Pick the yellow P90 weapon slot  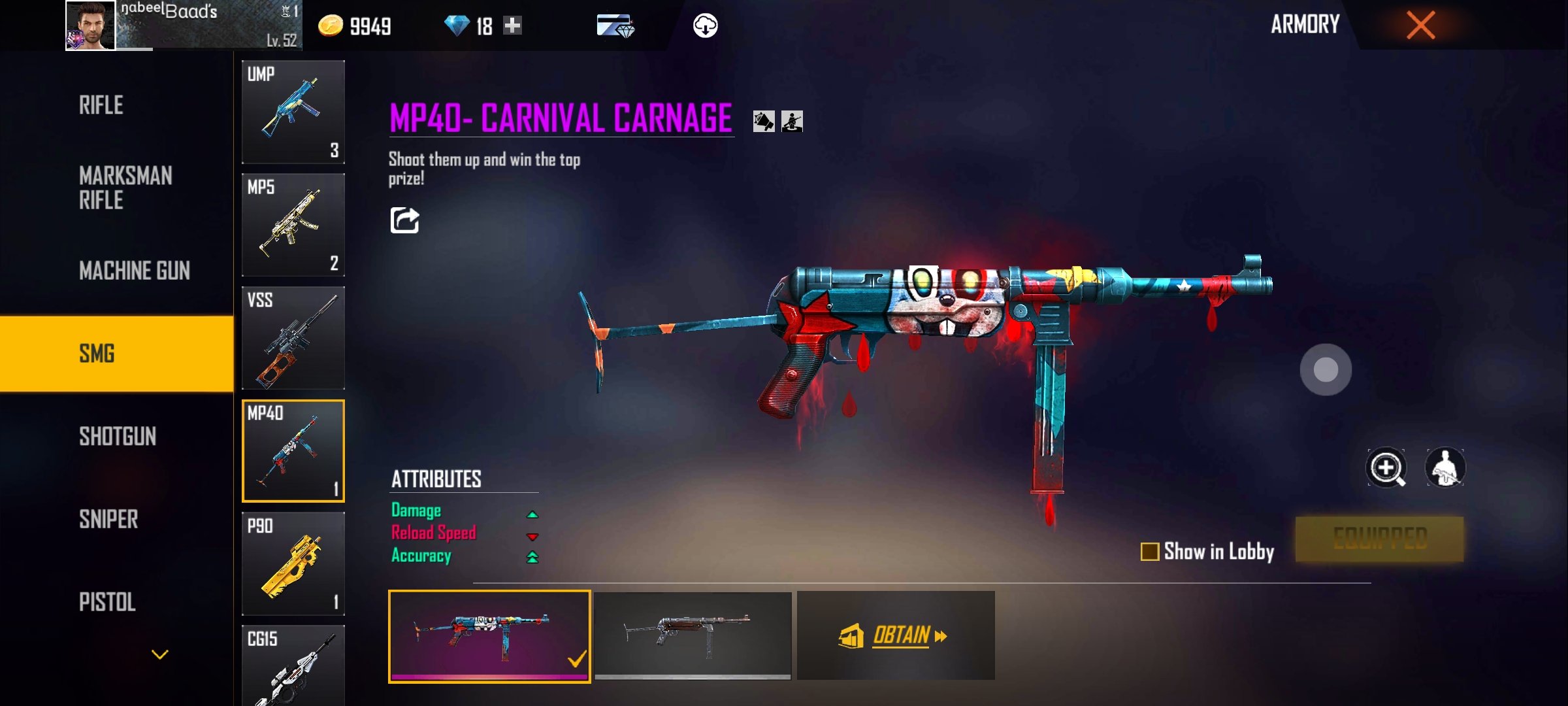293,563
